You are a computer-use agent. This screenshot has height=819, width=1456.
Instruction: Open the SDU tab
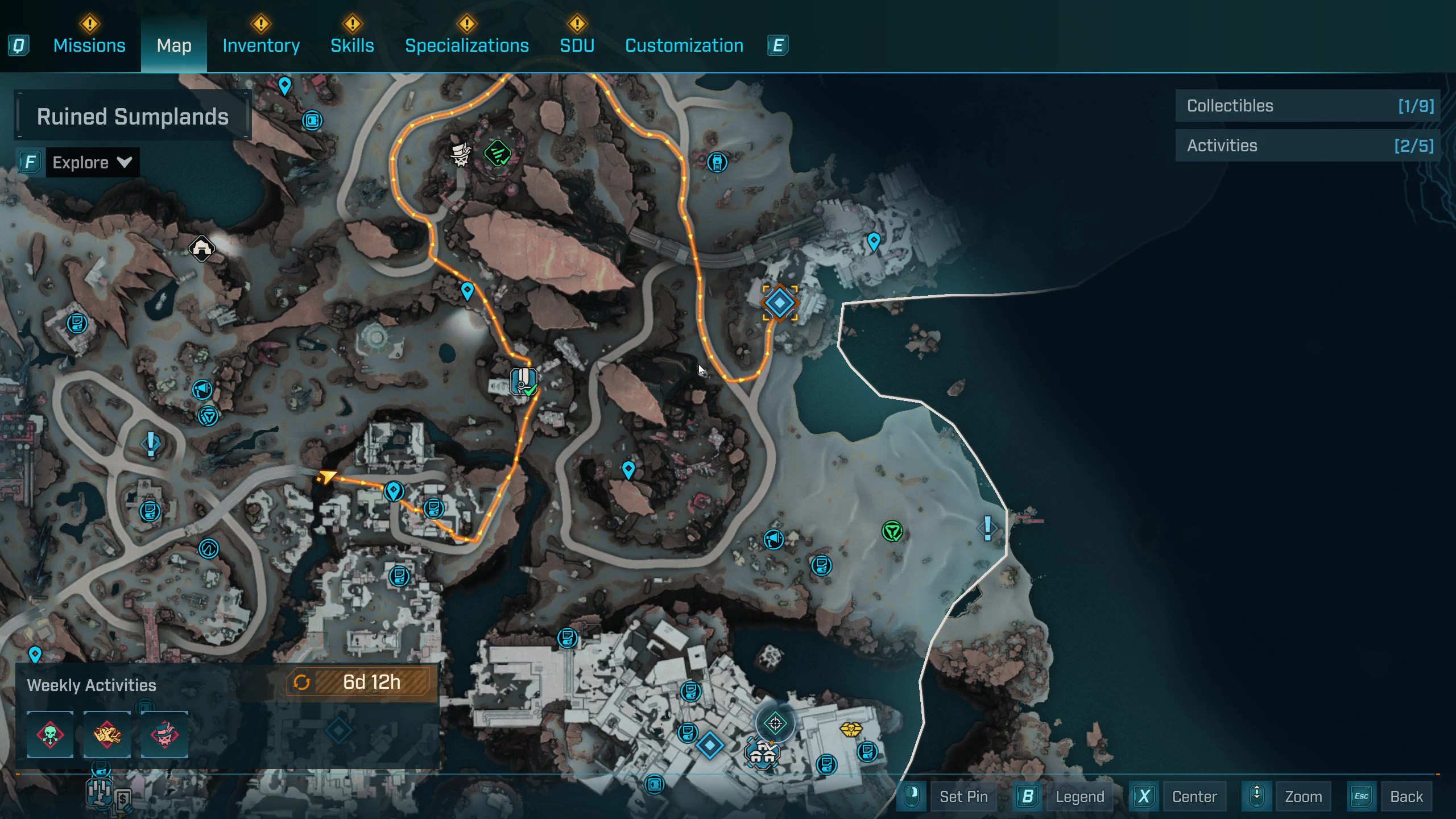point(577,45)
